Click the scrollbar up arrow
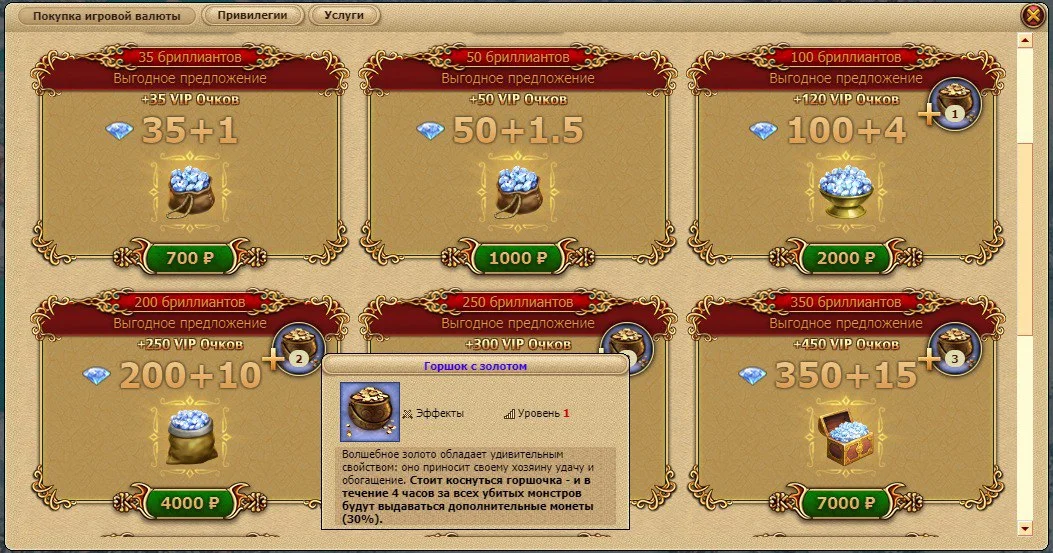Image resolution: width=1053 pixels, height=553 pixels. 1024,41
